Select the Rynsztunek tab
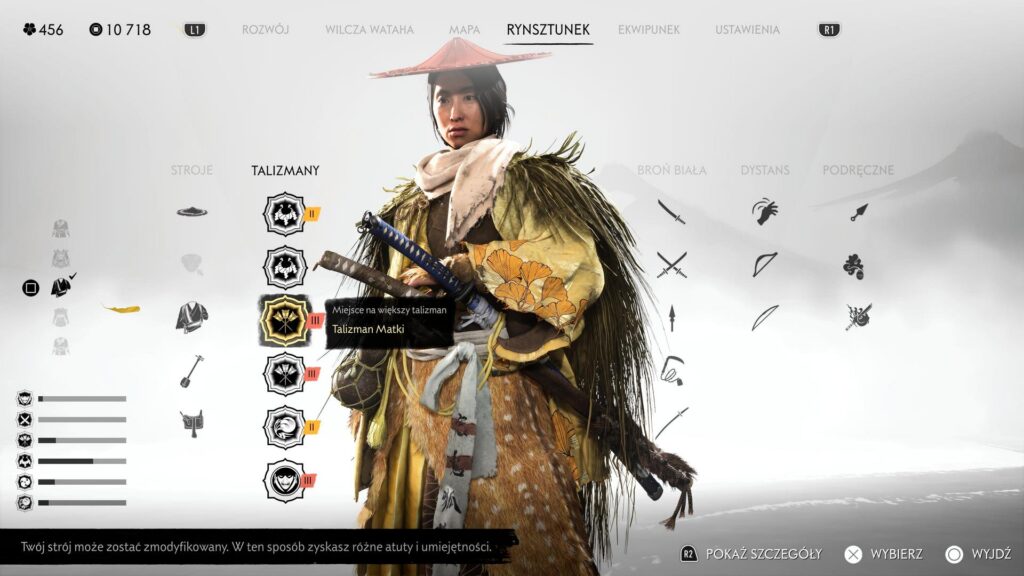This screenshot has width=1024, height=576. (x=549, y=30)
